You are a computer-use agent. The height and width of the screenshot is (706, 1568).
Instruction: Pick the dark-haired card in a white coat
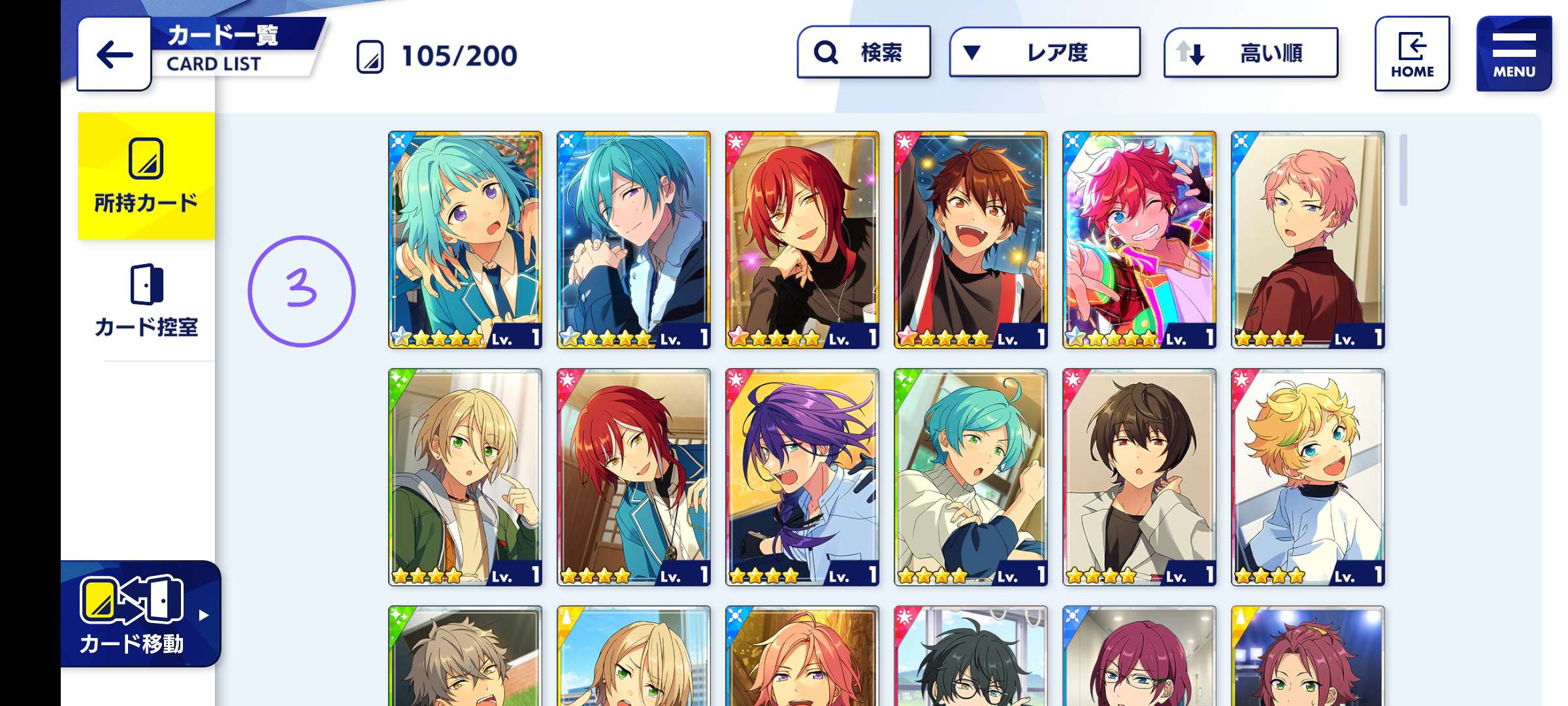(1139, 477)
